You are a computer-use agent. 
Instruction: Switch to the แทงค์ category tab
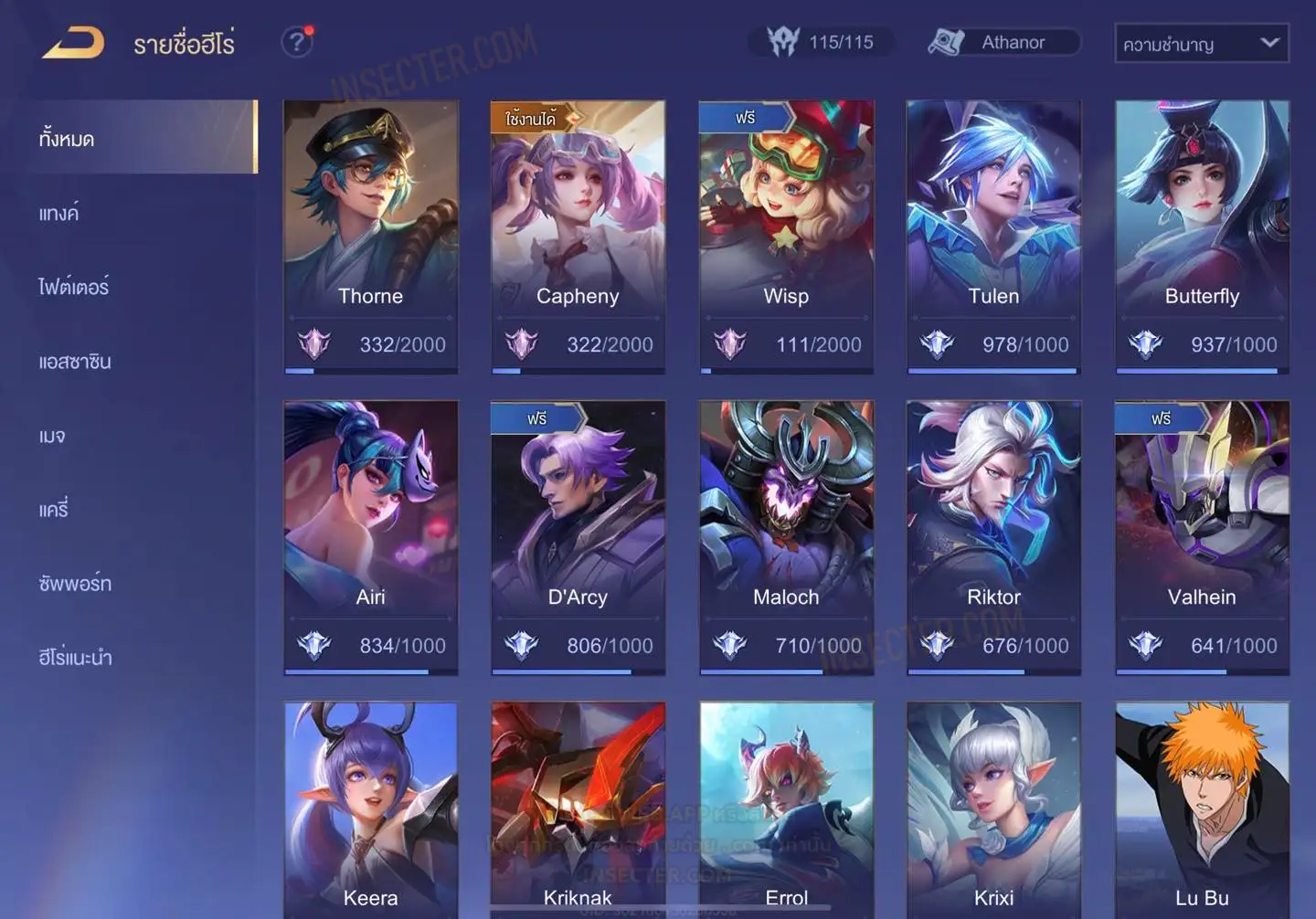click(59, 214)
